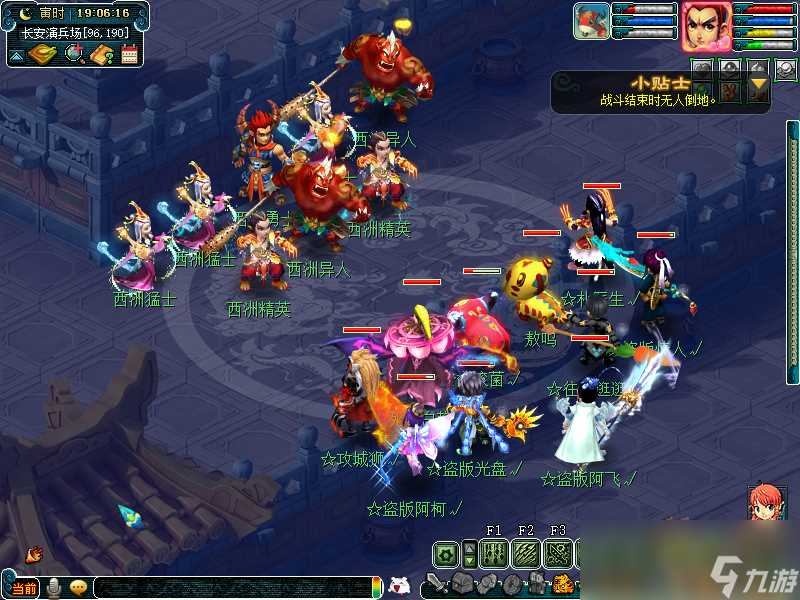Activate the F1 skill slot
Viewport: 800px width, 600px height.
tap(493, 553)
